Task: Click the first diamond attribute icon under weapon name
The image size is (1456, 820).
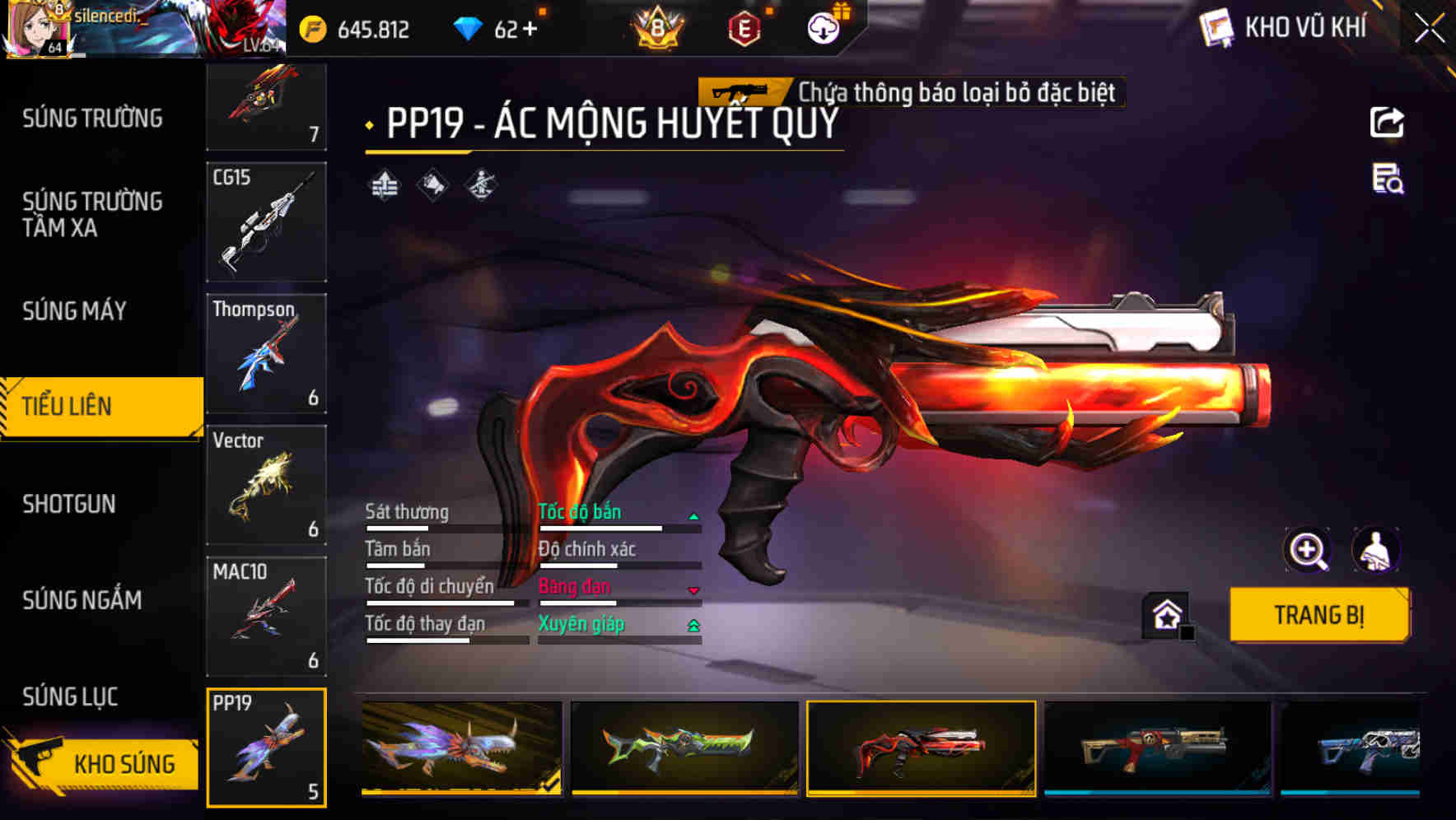Action: click(x=383, y=184)
